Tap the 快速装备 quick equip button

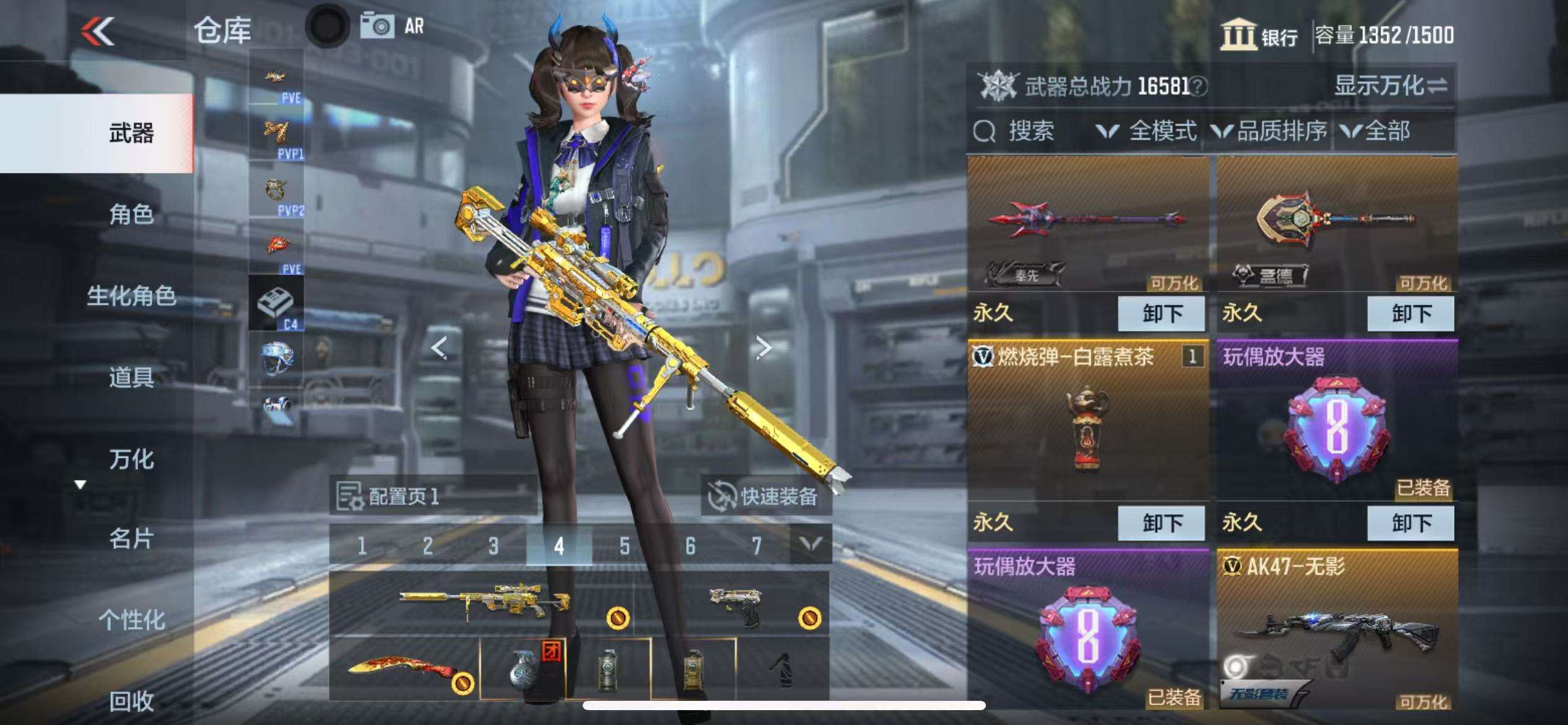point(766,496)
